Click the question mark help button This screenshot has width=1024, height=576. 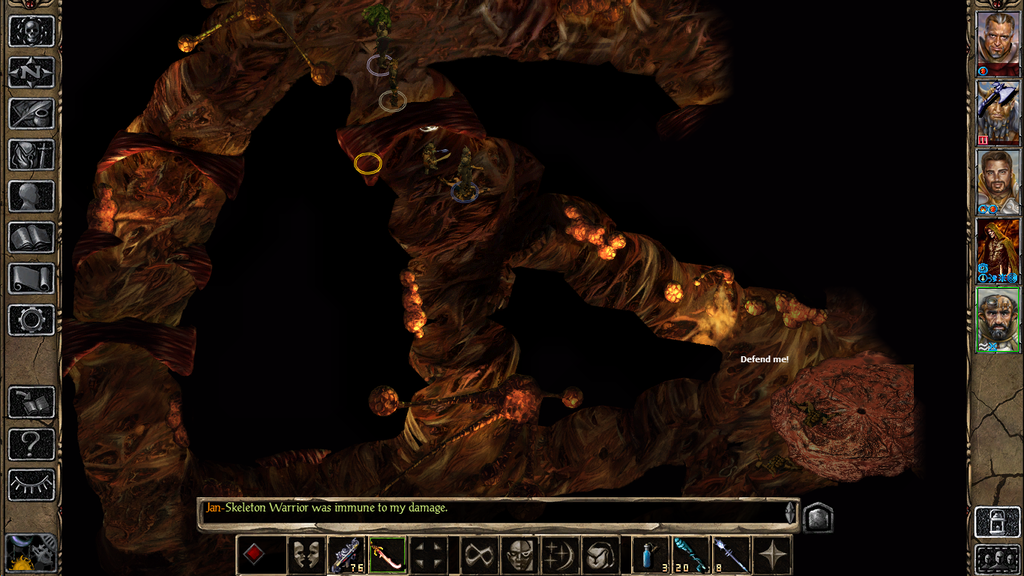[x=31, y=443]
